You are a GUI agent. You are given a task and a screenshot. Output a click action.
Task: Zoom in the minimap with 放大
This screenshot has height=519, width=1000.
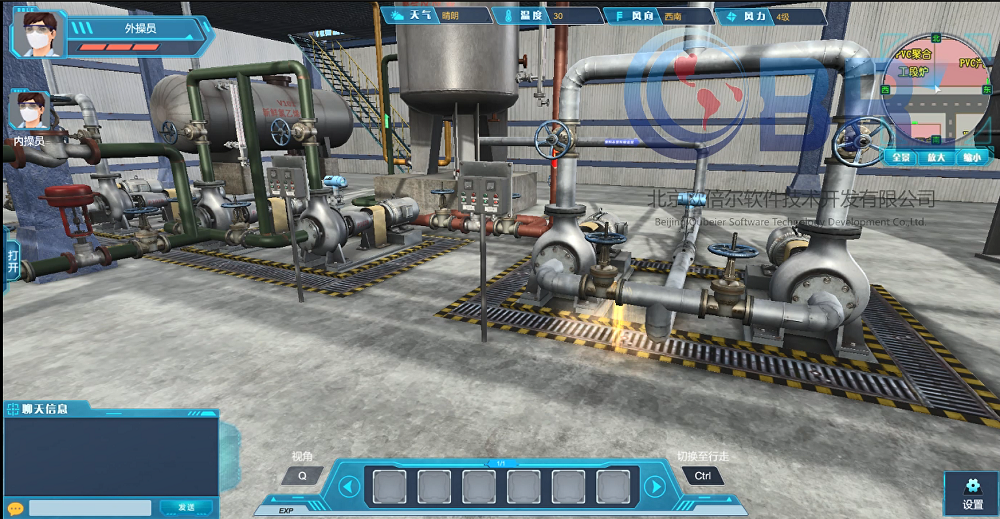coord(936,157)
